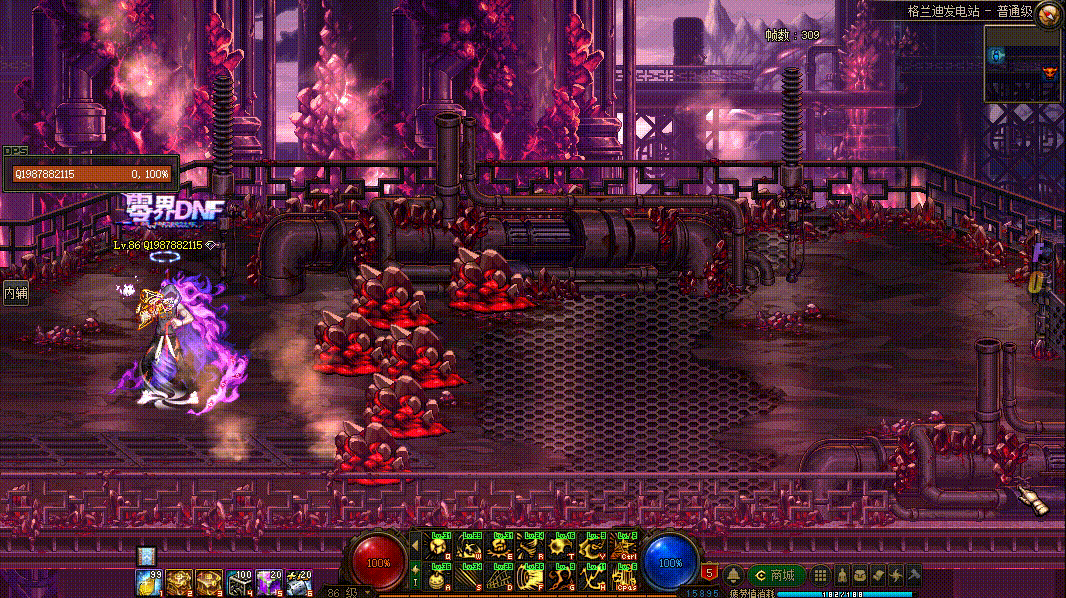Open the inventory pouch icon
1066x598 pixels.
(860, 575)
